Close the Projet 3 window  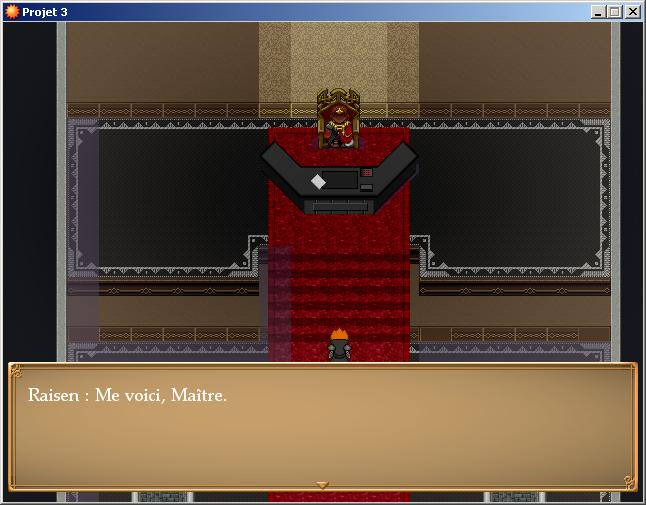(x=632, y=12)
